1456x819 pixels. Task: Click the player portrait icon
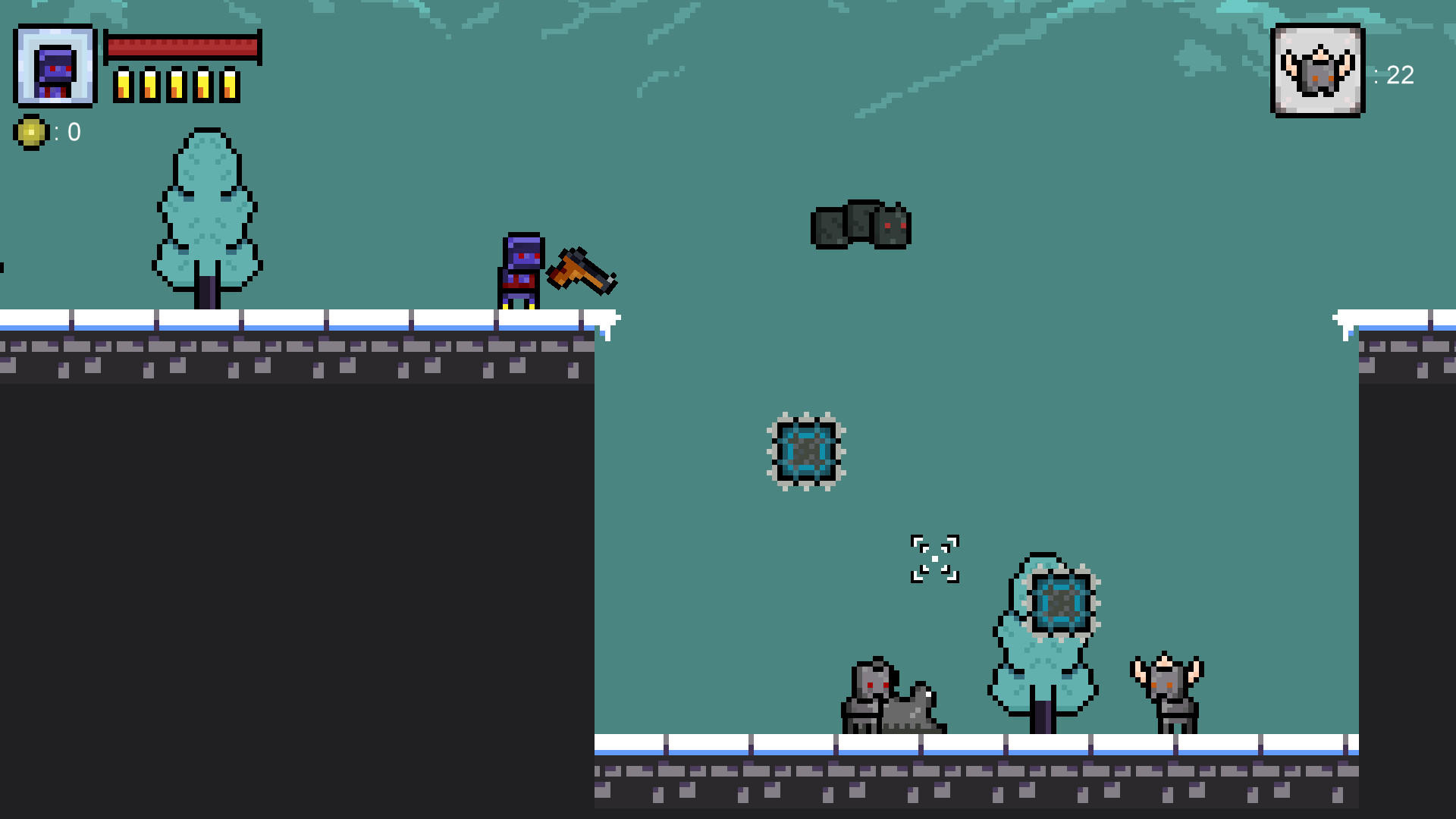[x=55, y=64]
